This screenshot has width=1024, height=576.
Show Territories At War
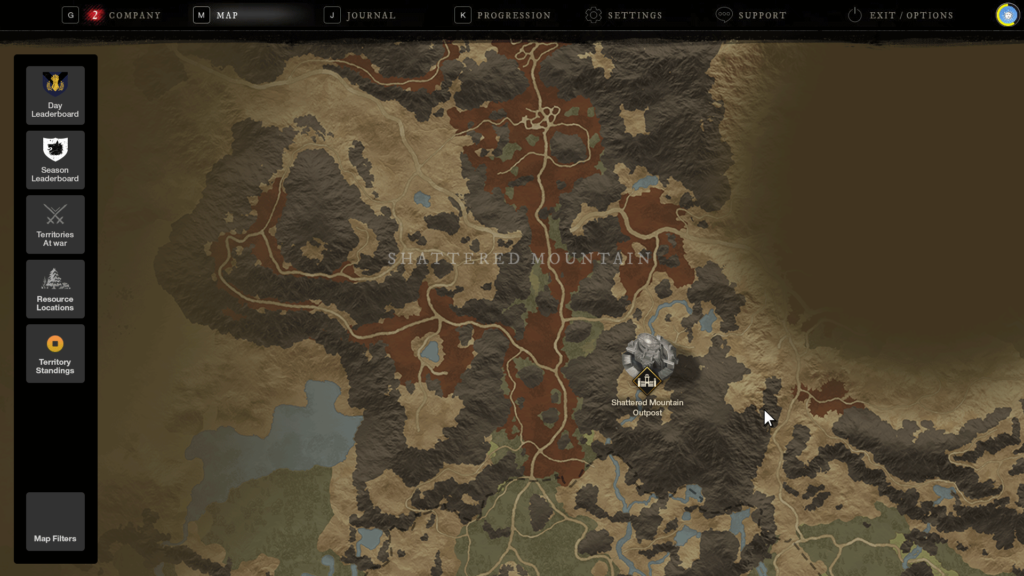coord(55,224)
